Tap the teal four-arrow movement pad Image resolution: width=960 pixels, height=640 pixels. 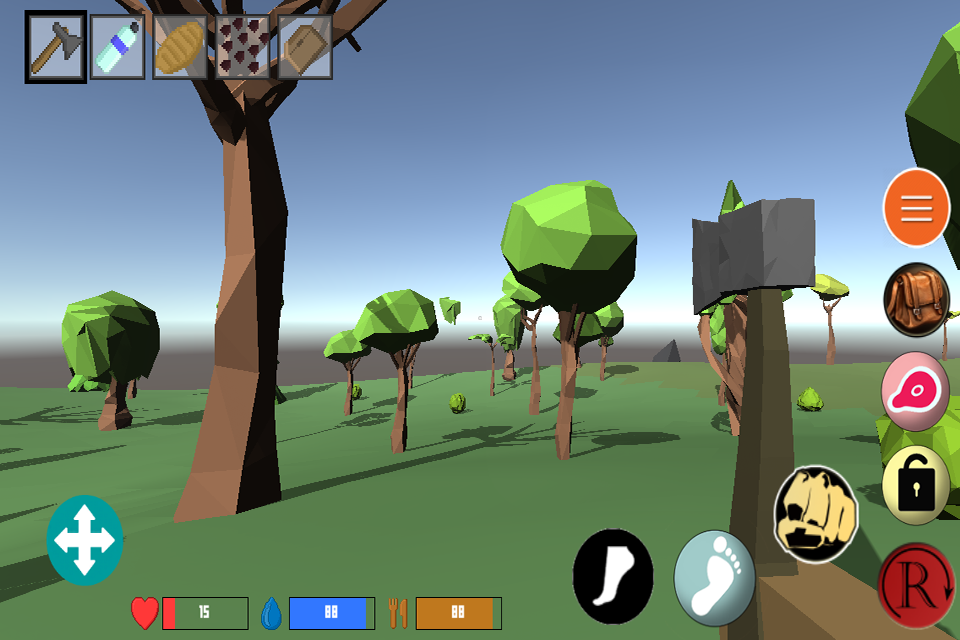tap(85, 540)
